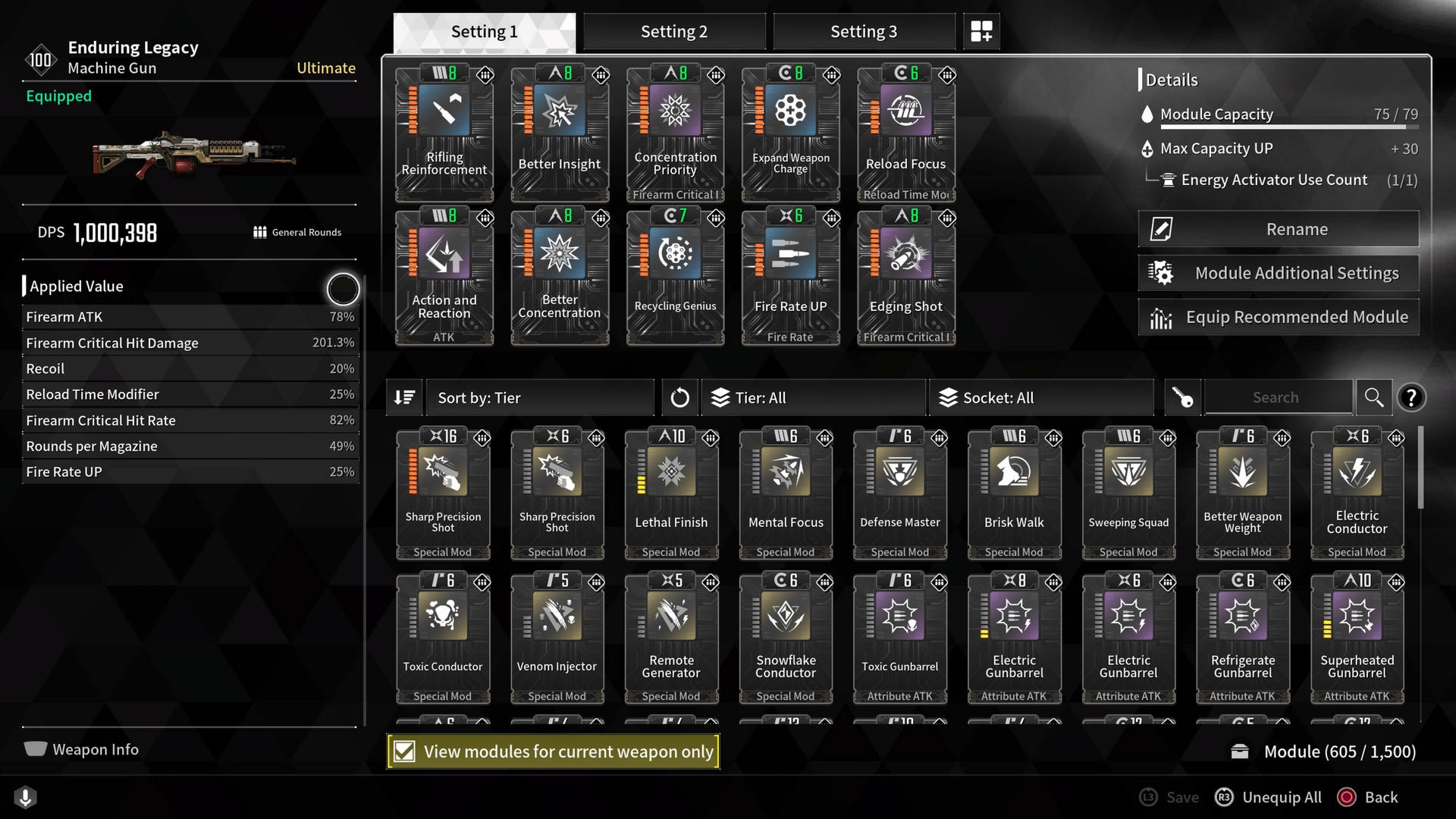Click inside the Search text field
Screen dimensions: 1456x819
(x=1279, y=397)
